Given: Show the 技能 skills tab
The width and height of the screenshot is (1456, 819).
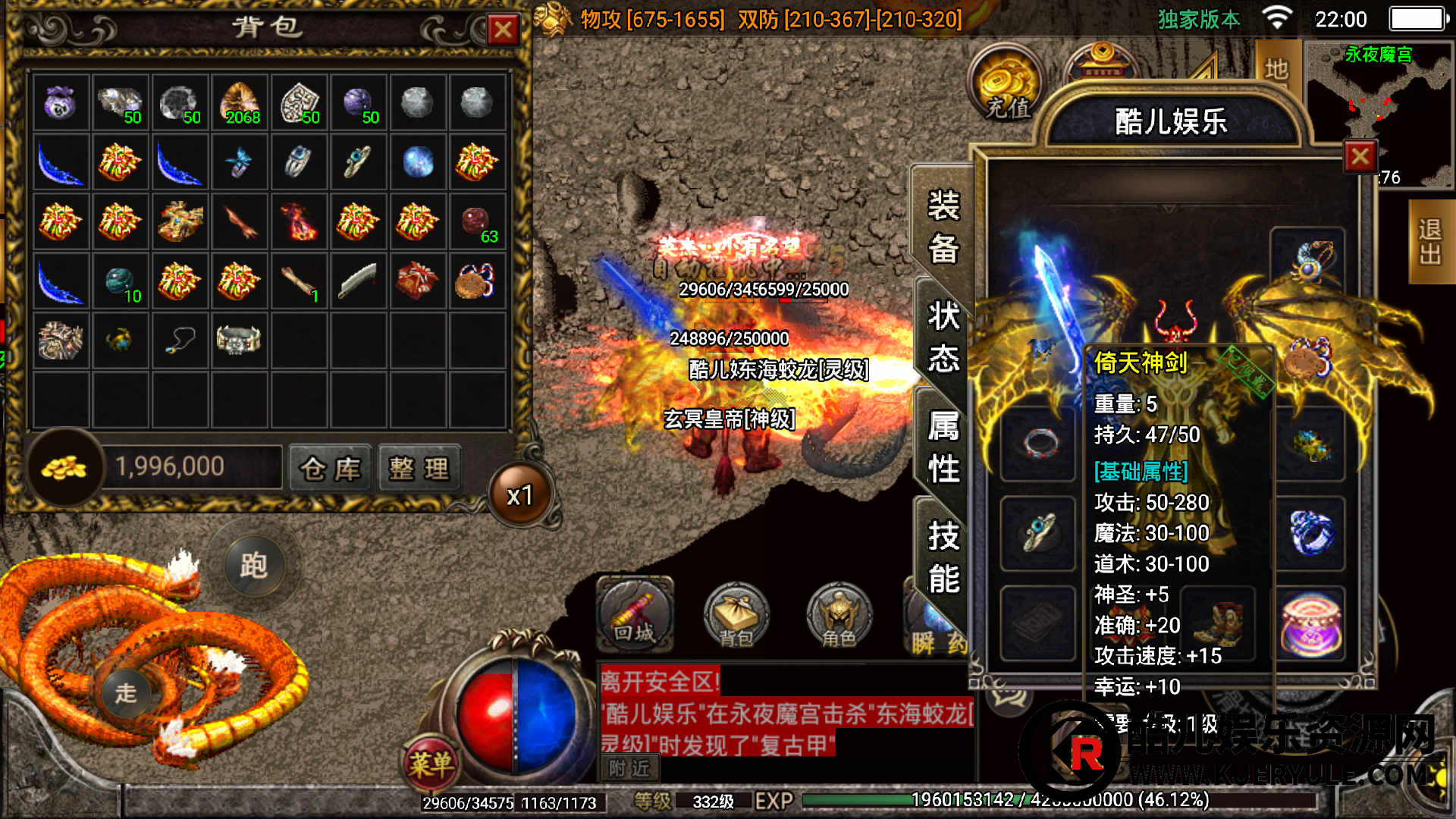Looking at the screenshot, I should coord(943,557).
